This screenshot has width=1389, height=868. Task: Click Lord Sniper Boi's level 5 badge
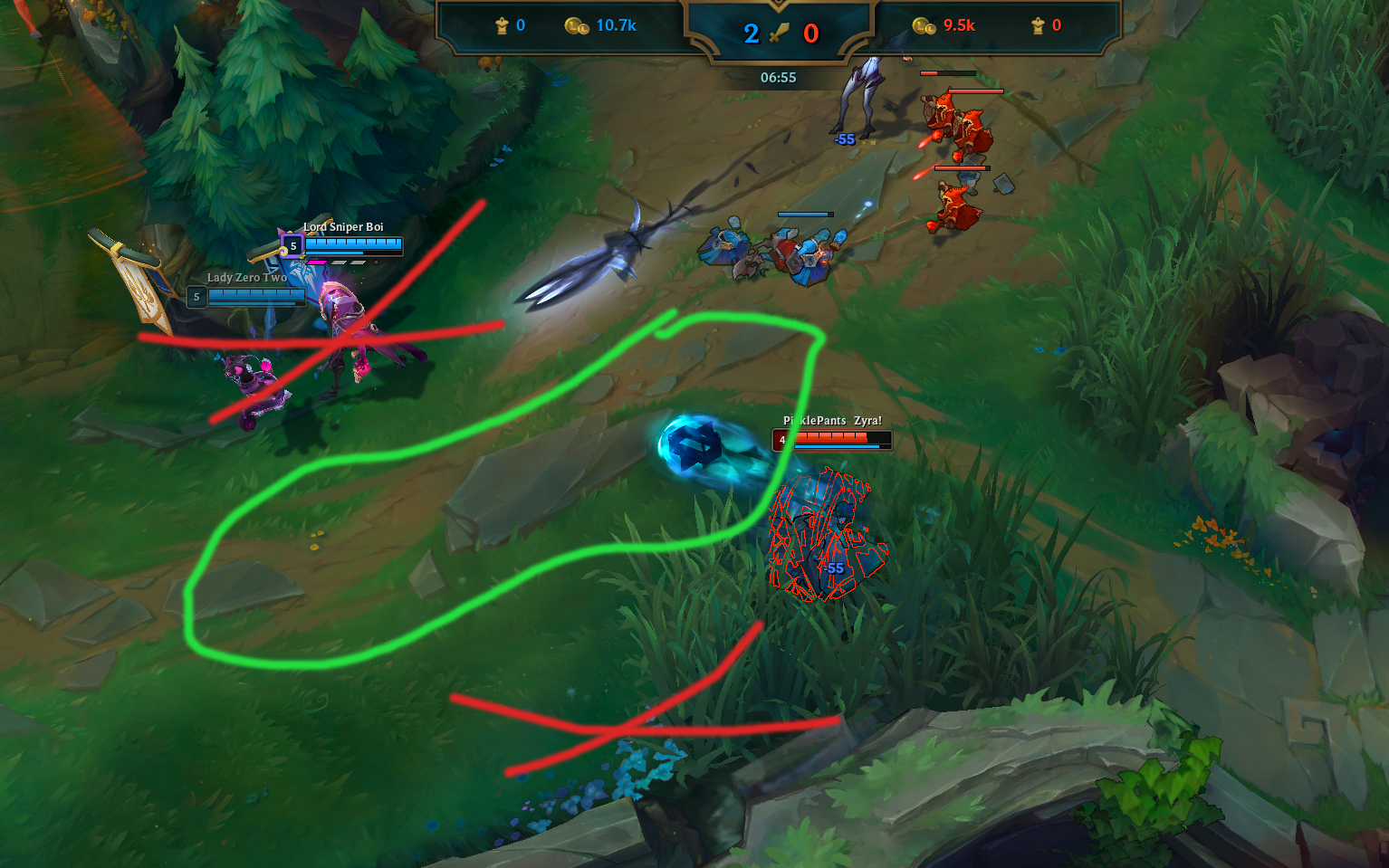click(x=292, y=246)
